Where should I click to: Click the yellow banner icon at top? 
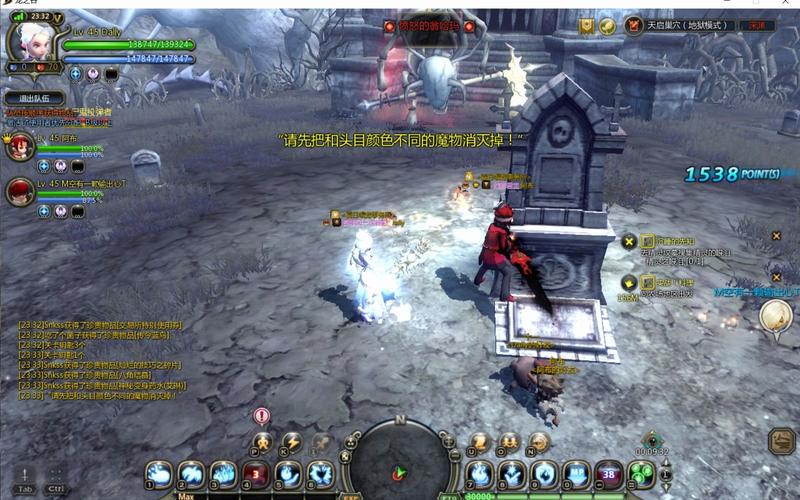(x=587, y=26)
